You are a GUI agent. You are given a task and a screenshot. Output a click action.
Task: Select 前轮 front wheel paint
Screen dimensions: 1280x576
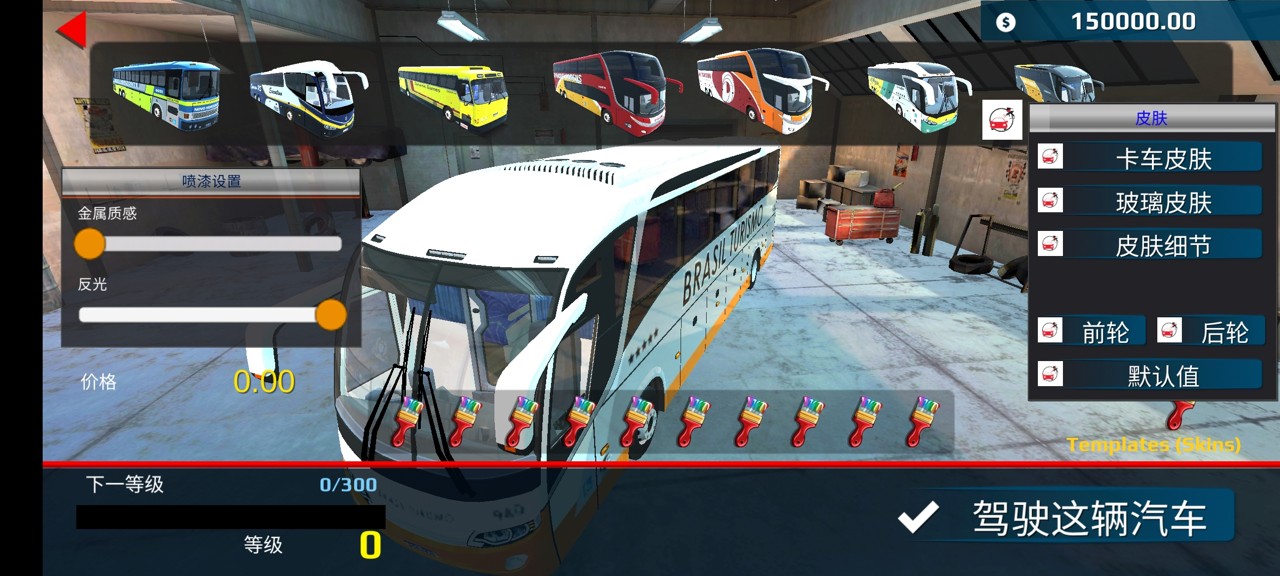(x=1105, y=331)
